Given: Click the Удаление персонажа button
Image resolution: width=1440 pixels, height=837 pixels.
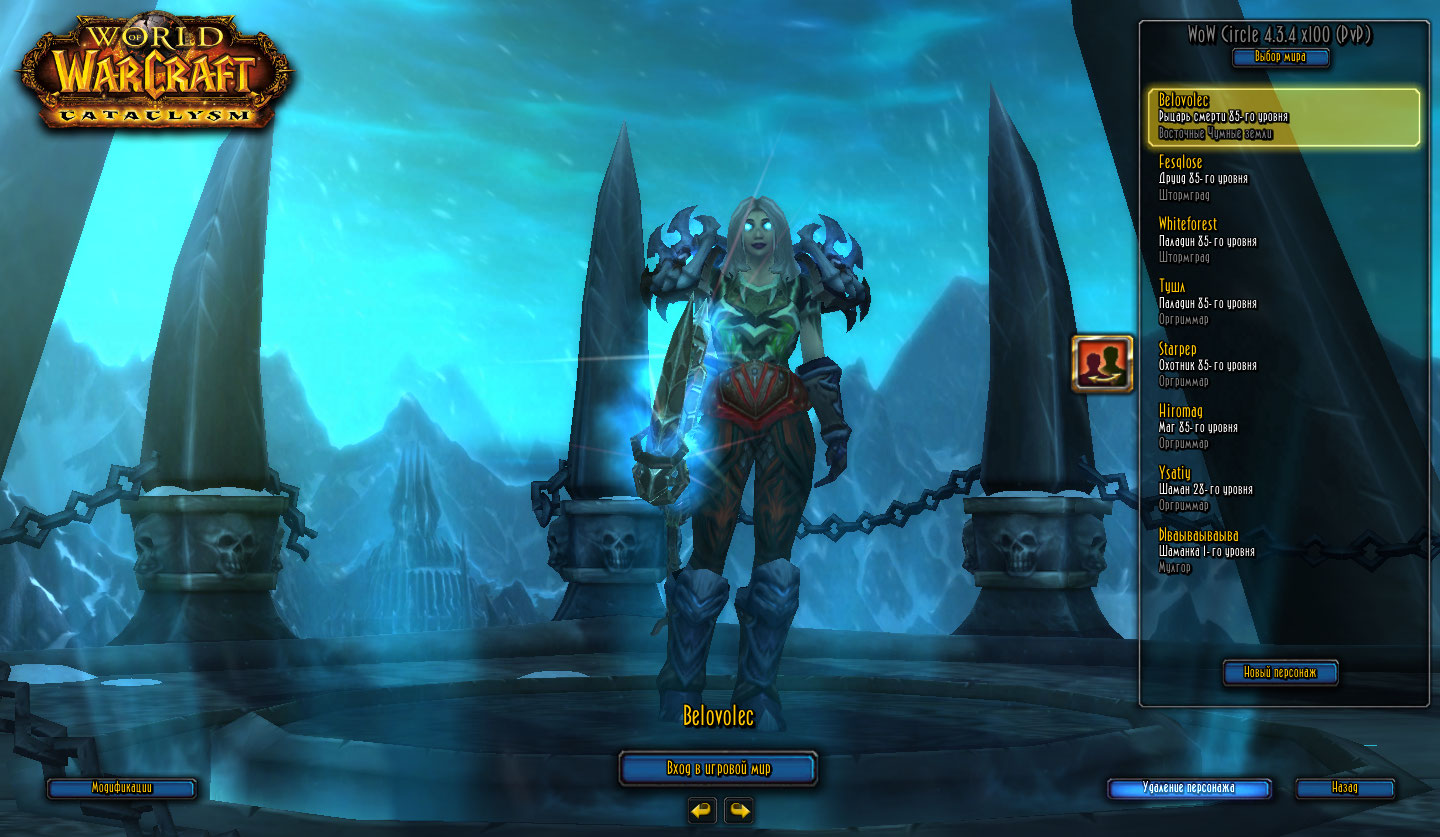Looking at the screenshot, I should [1189, 788].
